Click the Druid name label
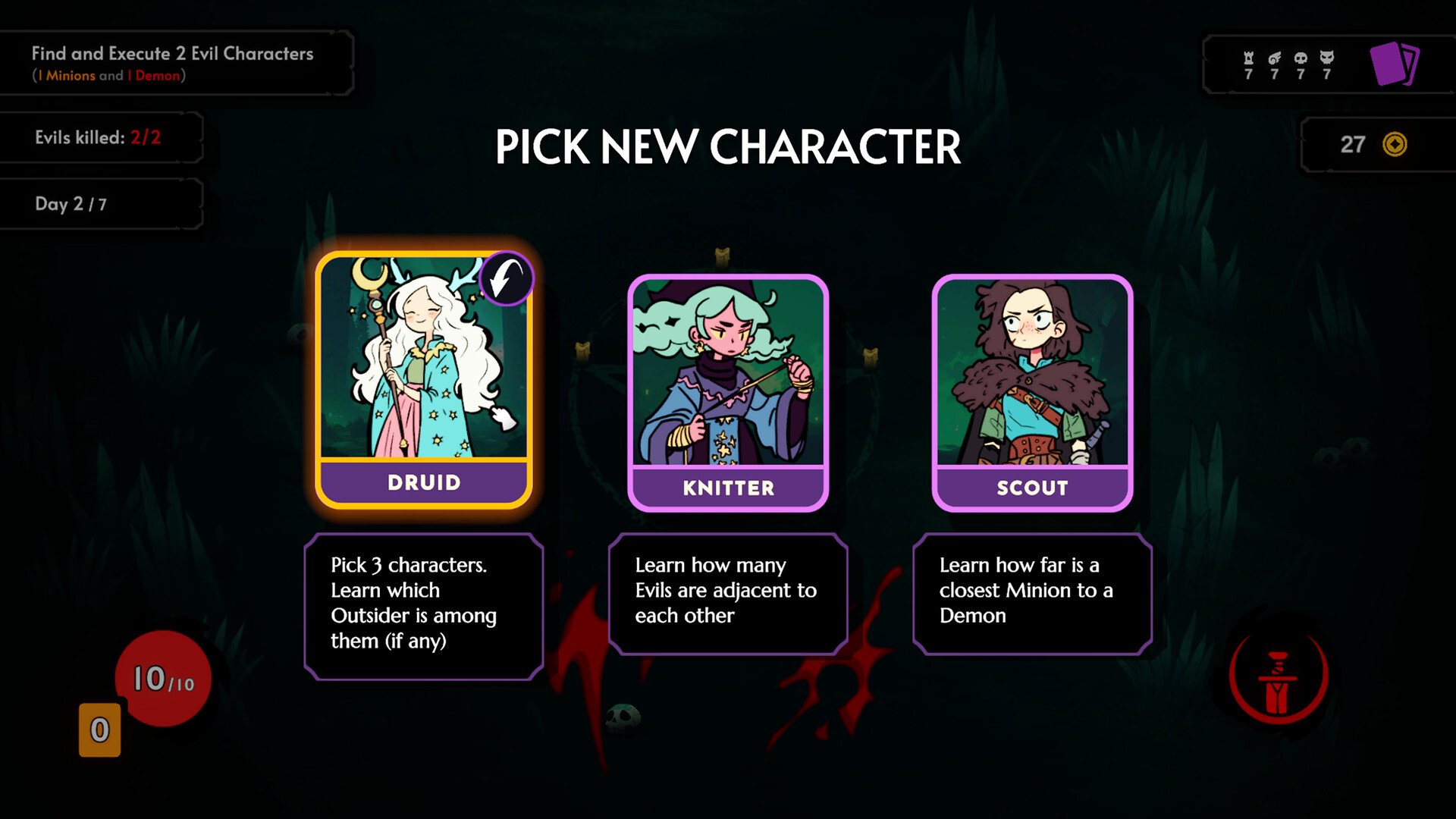This screenshot has width=1456, height=819. 424,482
